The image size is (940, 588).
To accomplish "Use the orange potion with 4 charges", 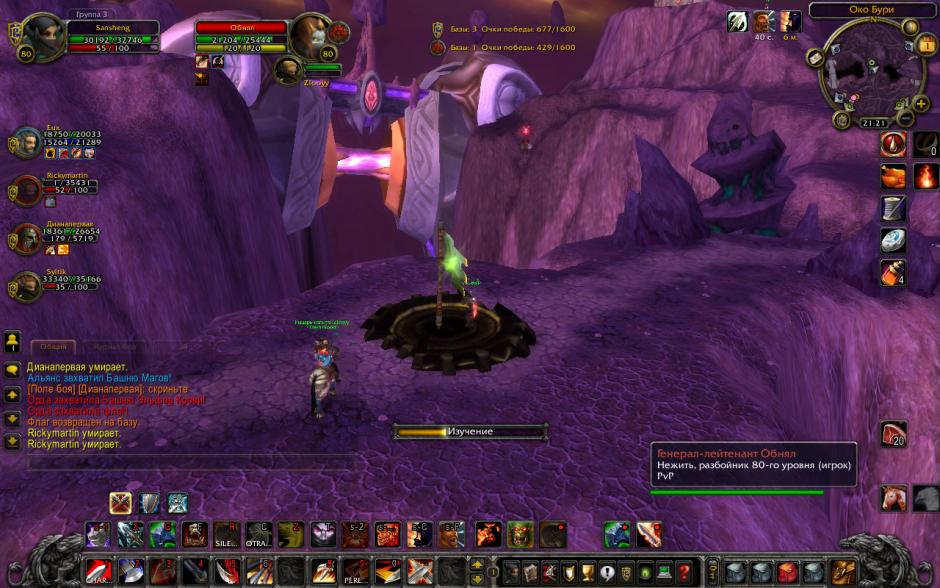I will (893, 271).
